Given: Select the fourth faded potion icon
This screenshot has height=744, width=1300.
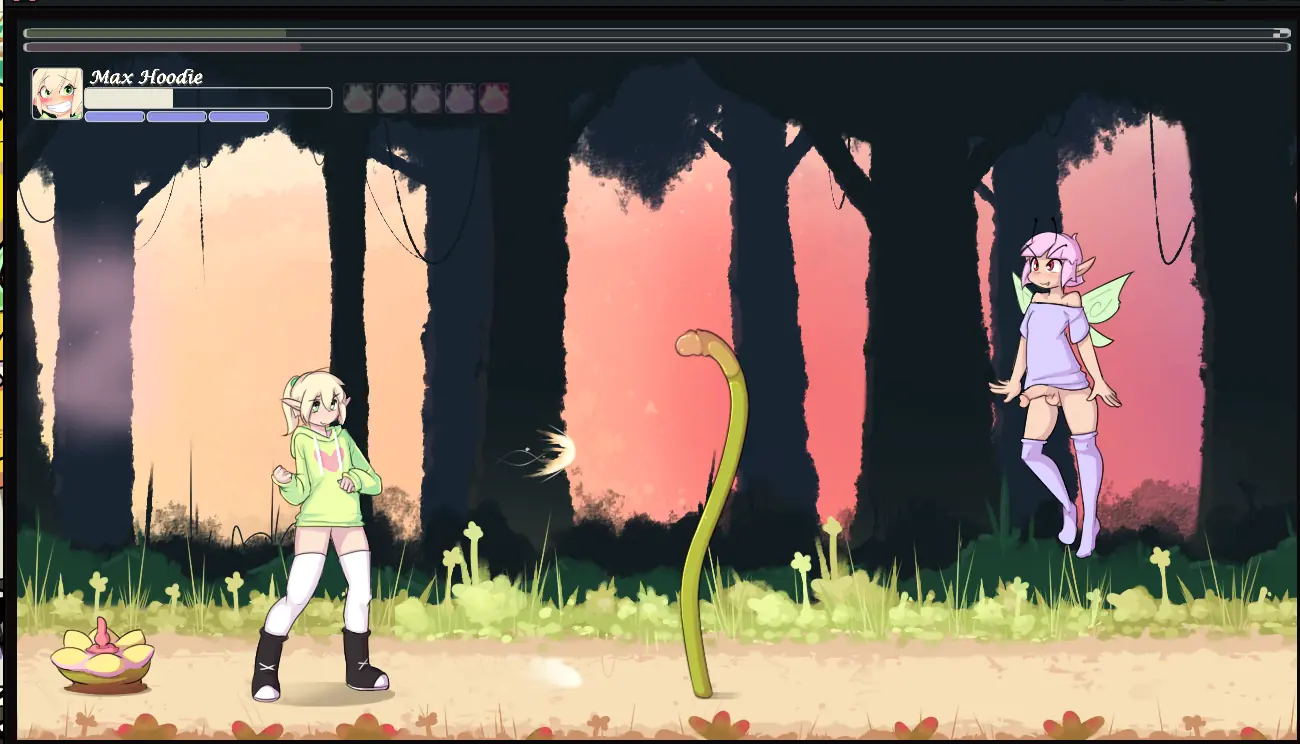Looking at the screenshot, I should click(459, 97).
